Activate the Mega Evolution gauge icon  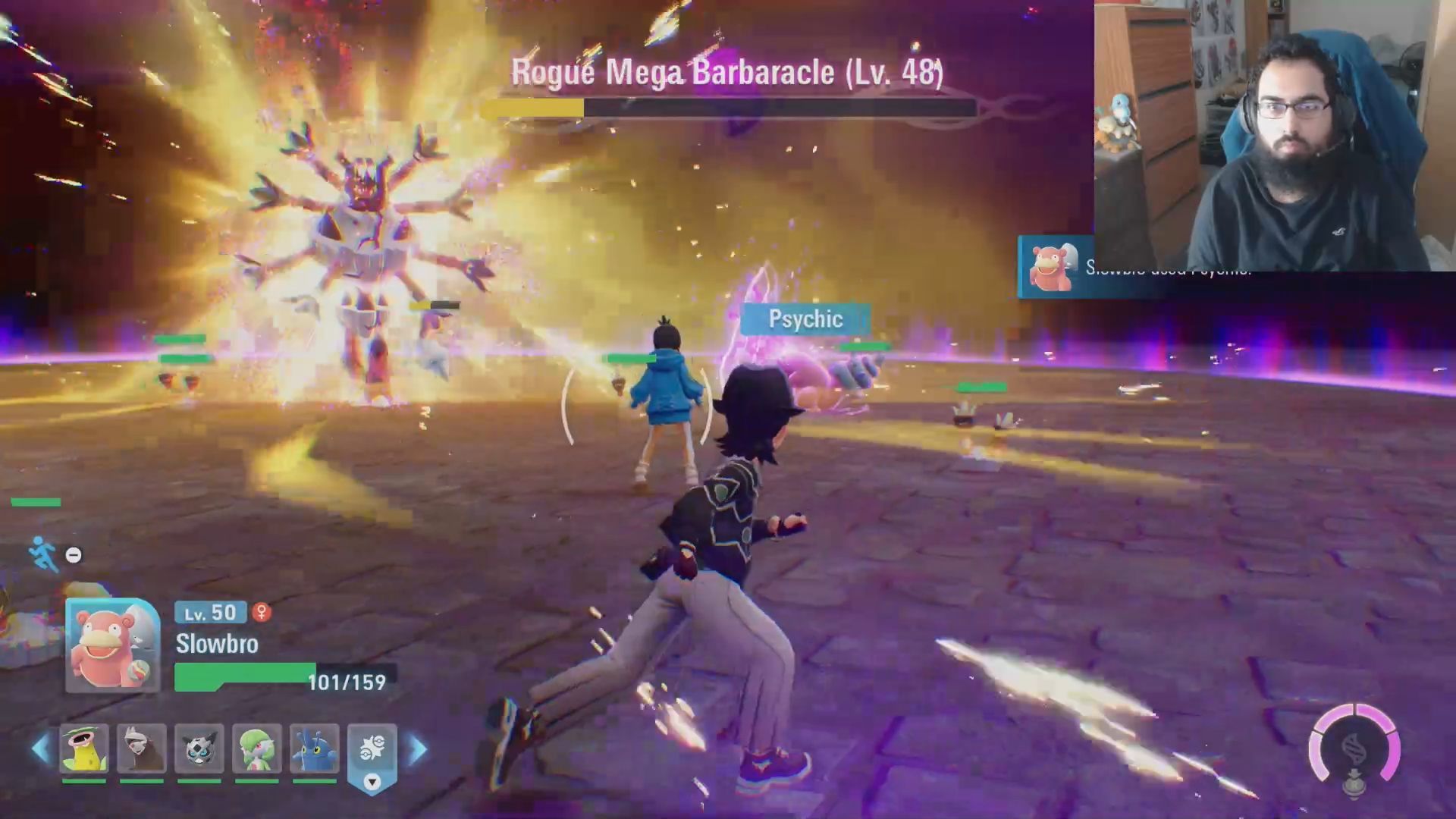pos(1354,748)
